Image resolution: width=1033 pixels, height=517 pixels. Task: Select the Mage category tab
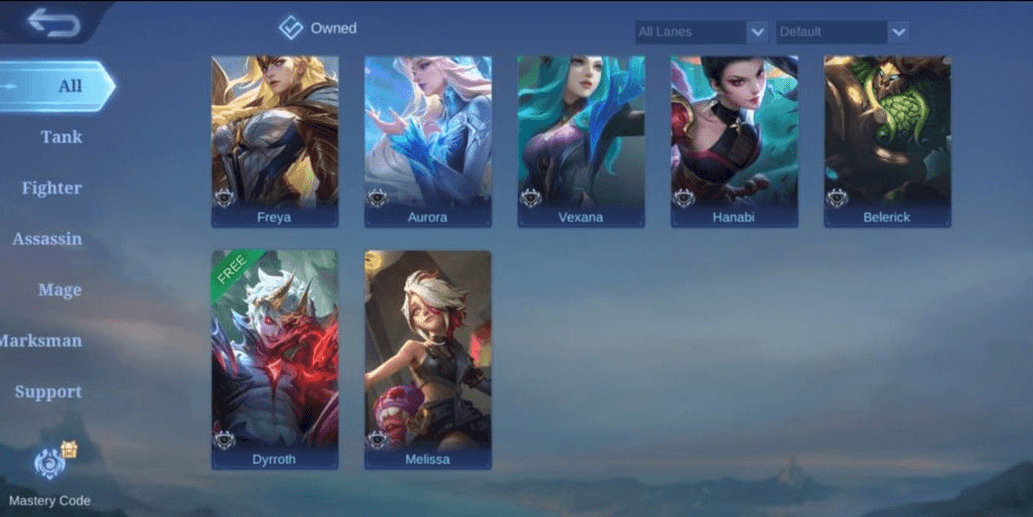click(x=59, y=290)
